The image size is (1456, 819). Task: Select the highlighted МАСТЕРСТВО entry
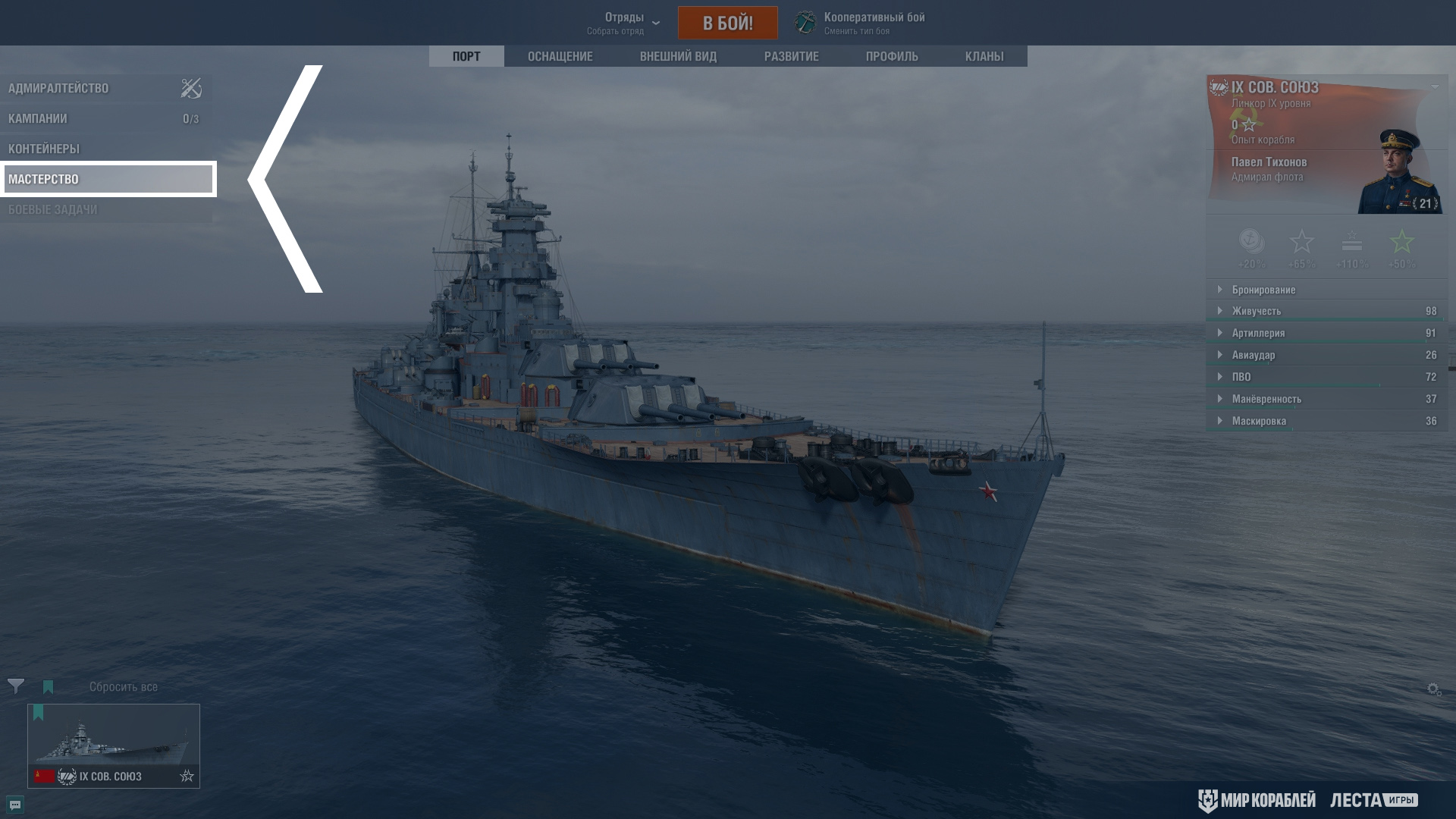point(108,179)
